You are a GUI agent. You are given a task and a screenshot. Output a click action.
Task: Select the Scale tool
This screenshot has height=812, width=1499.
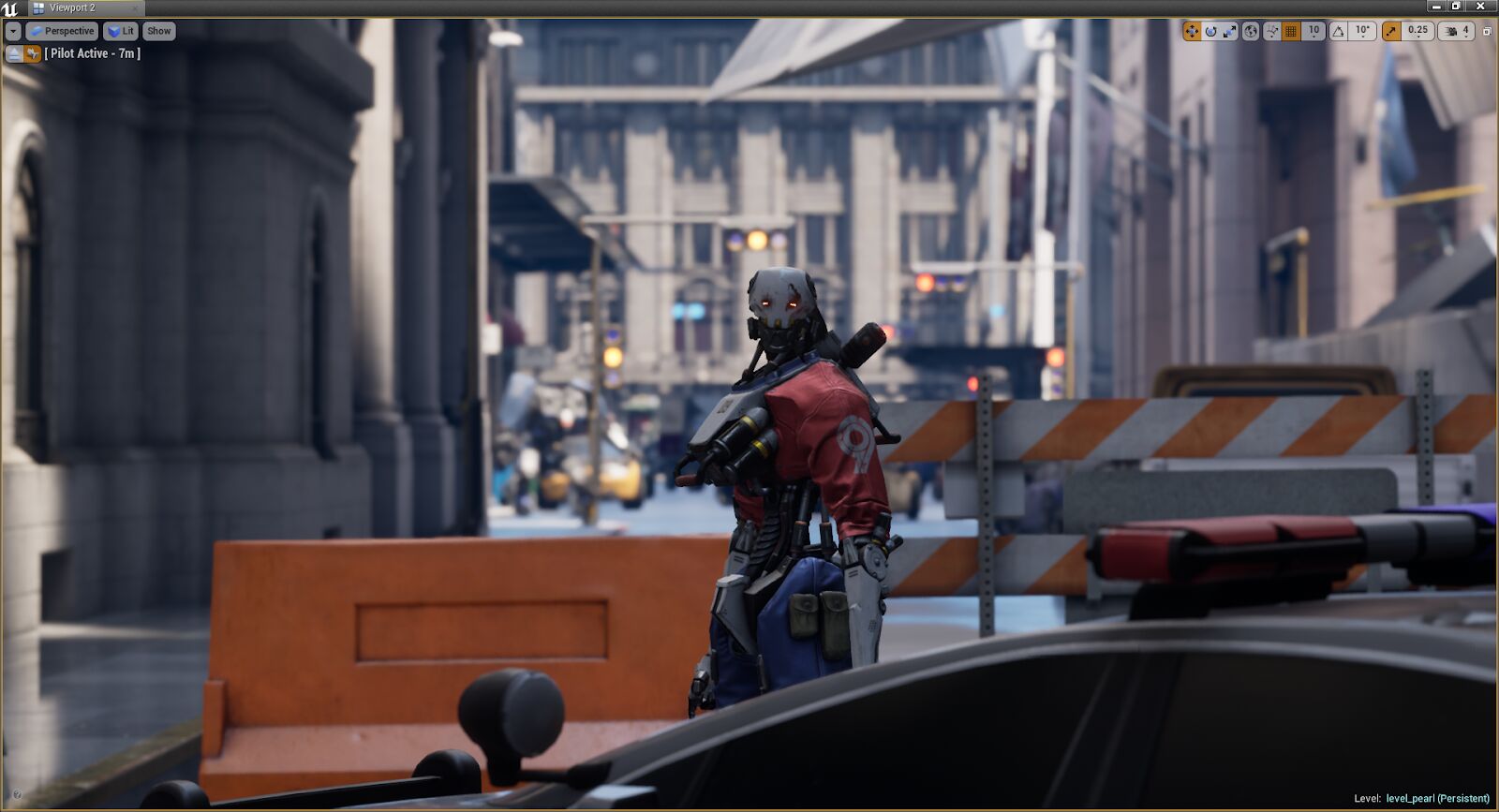coord(1231,31)
